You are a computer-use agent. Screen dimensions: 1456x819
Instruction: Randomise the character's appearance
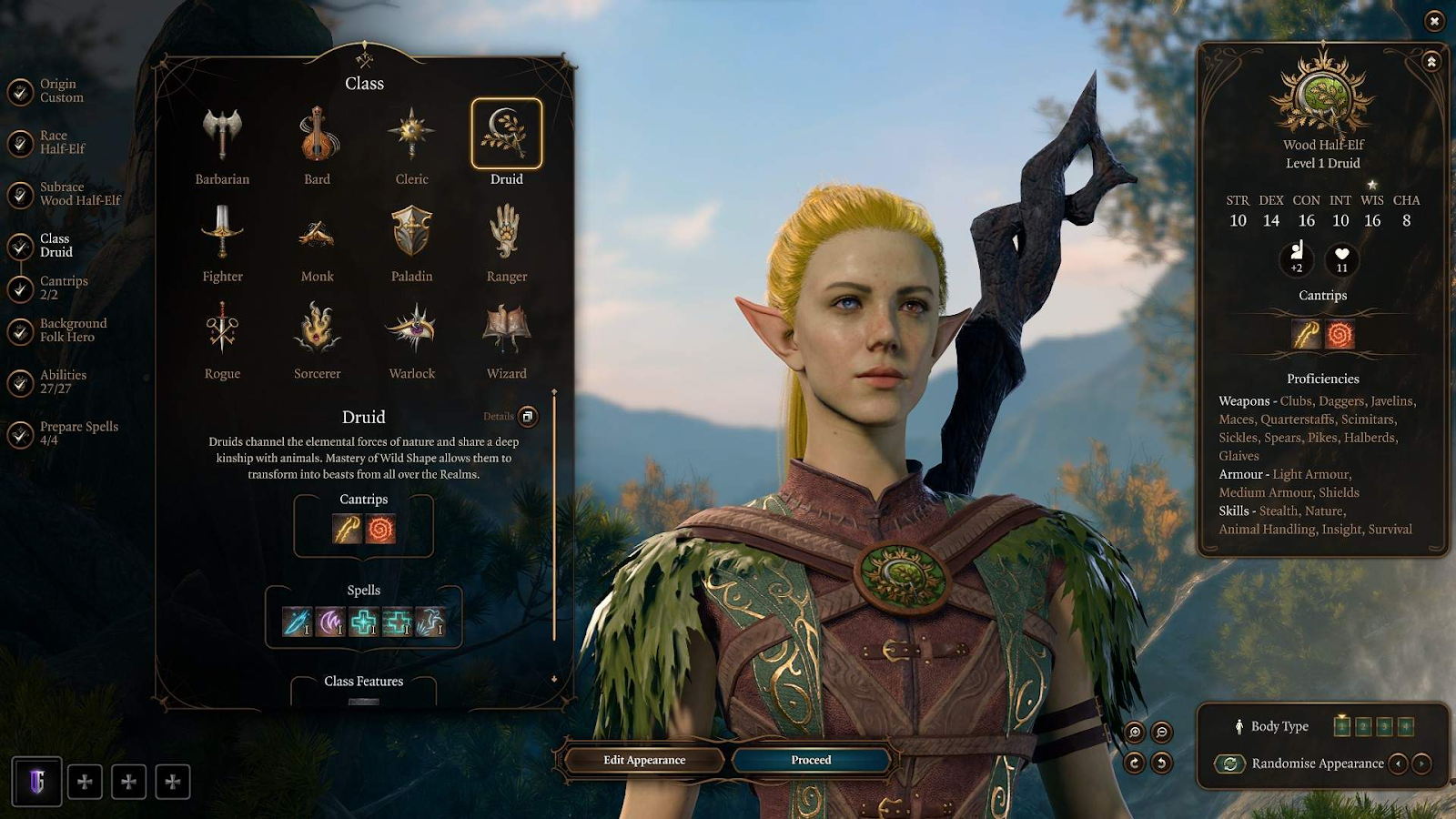tap(1316, 763)
